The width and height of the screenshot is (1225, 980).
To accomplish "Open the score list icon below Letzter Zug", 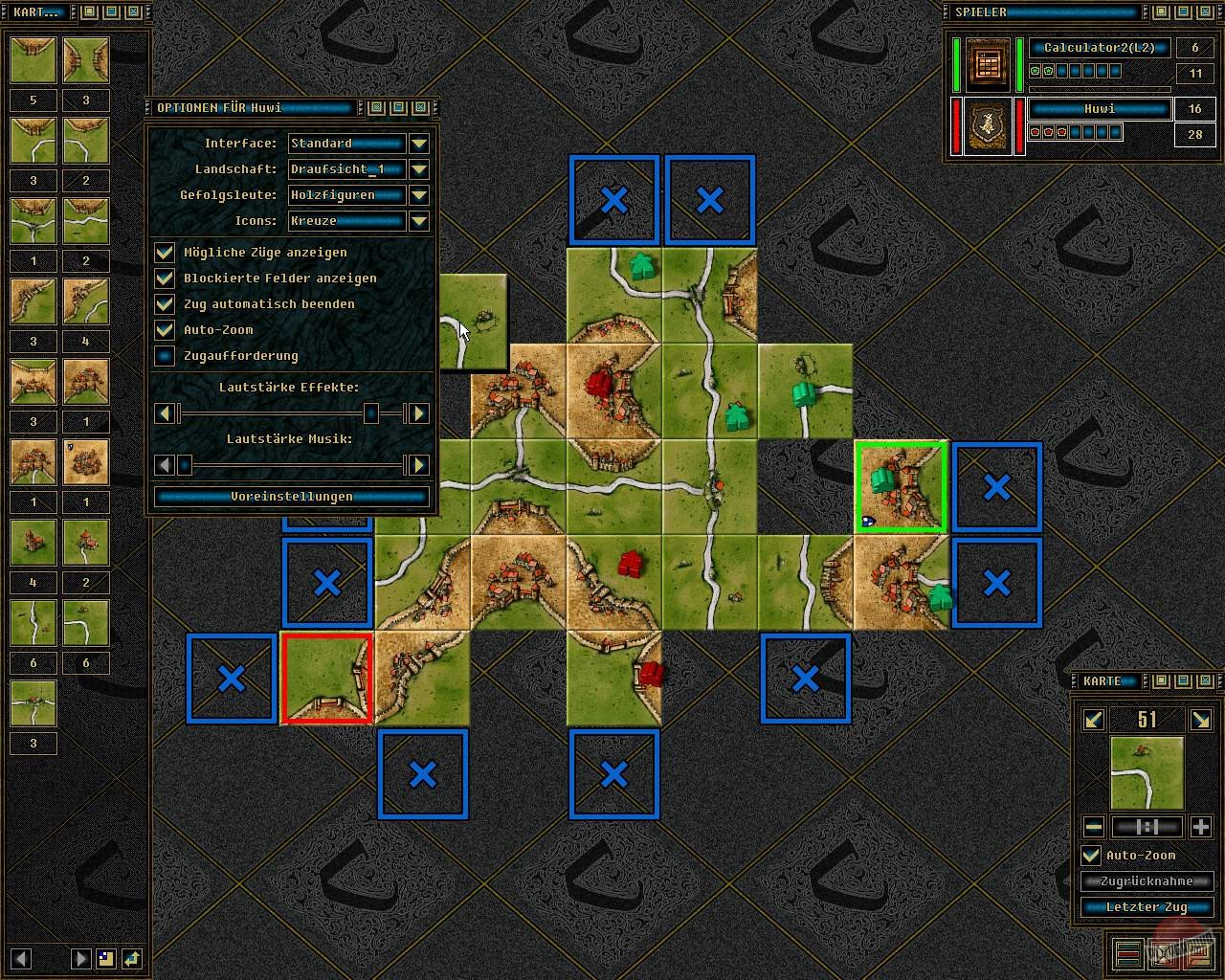I will pos(1128,952).
